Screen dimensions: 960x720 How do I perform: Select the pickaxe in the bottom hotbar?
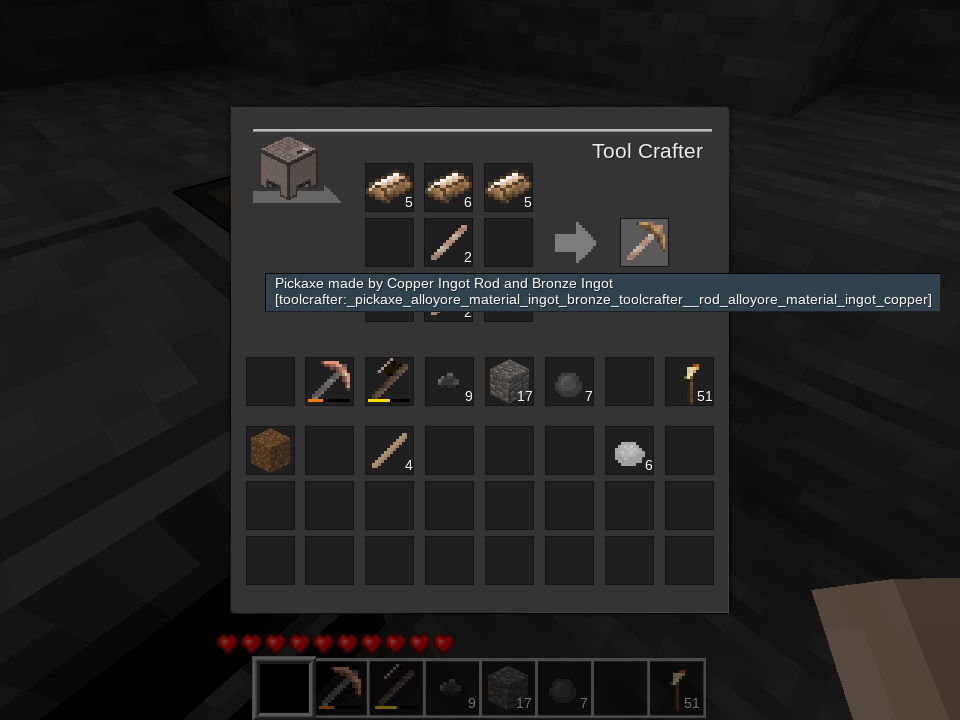tap(341, 688)
